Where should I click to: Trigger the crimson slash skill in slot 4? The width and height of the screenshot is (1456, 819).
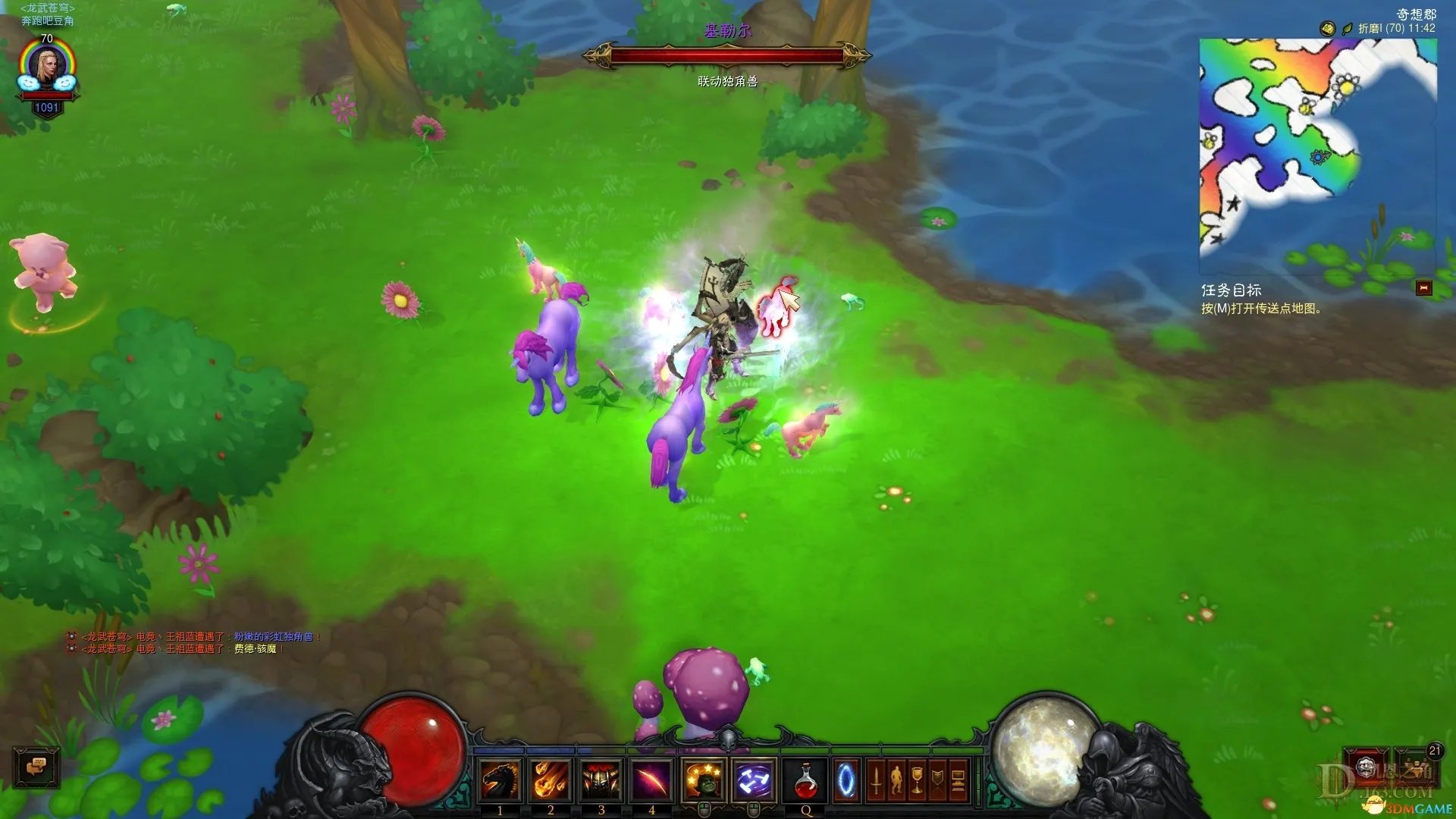651,780
